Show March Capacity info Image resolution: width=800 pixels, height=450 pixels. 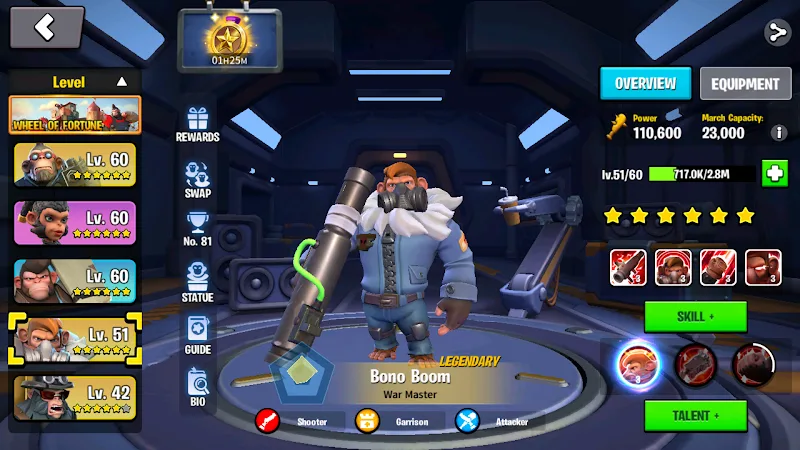[x=779, y=132]
